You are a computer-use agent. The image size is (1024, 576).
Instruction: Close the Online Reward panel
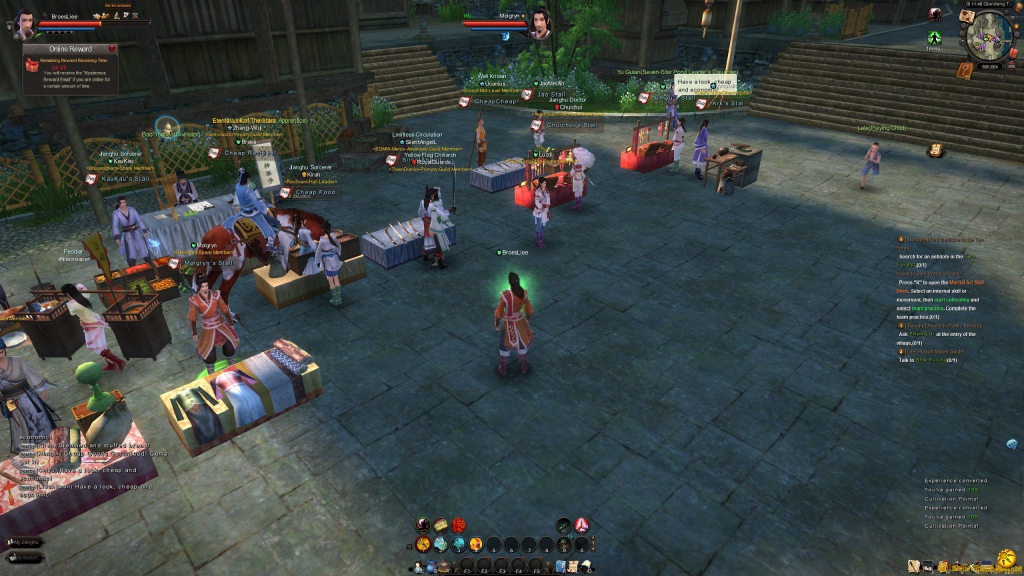tap(113, 47)
